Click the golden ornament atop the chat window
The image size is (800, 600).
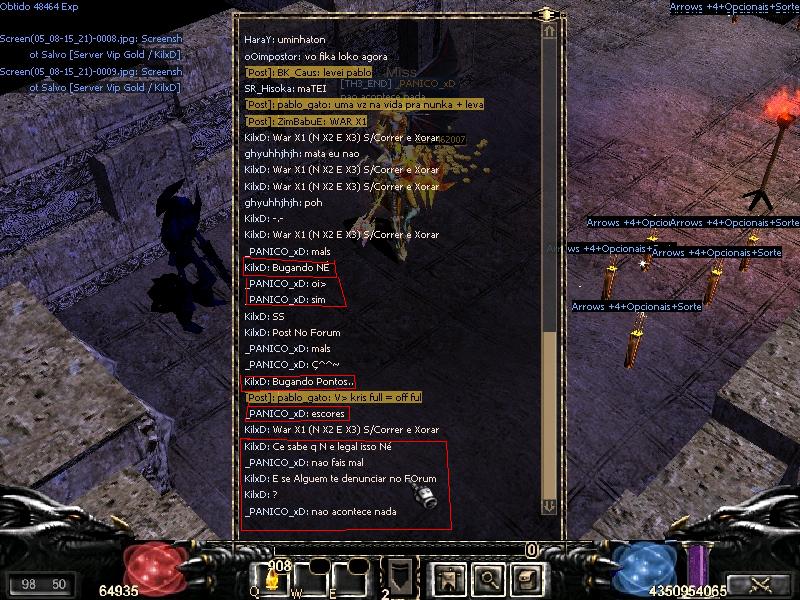546,14
